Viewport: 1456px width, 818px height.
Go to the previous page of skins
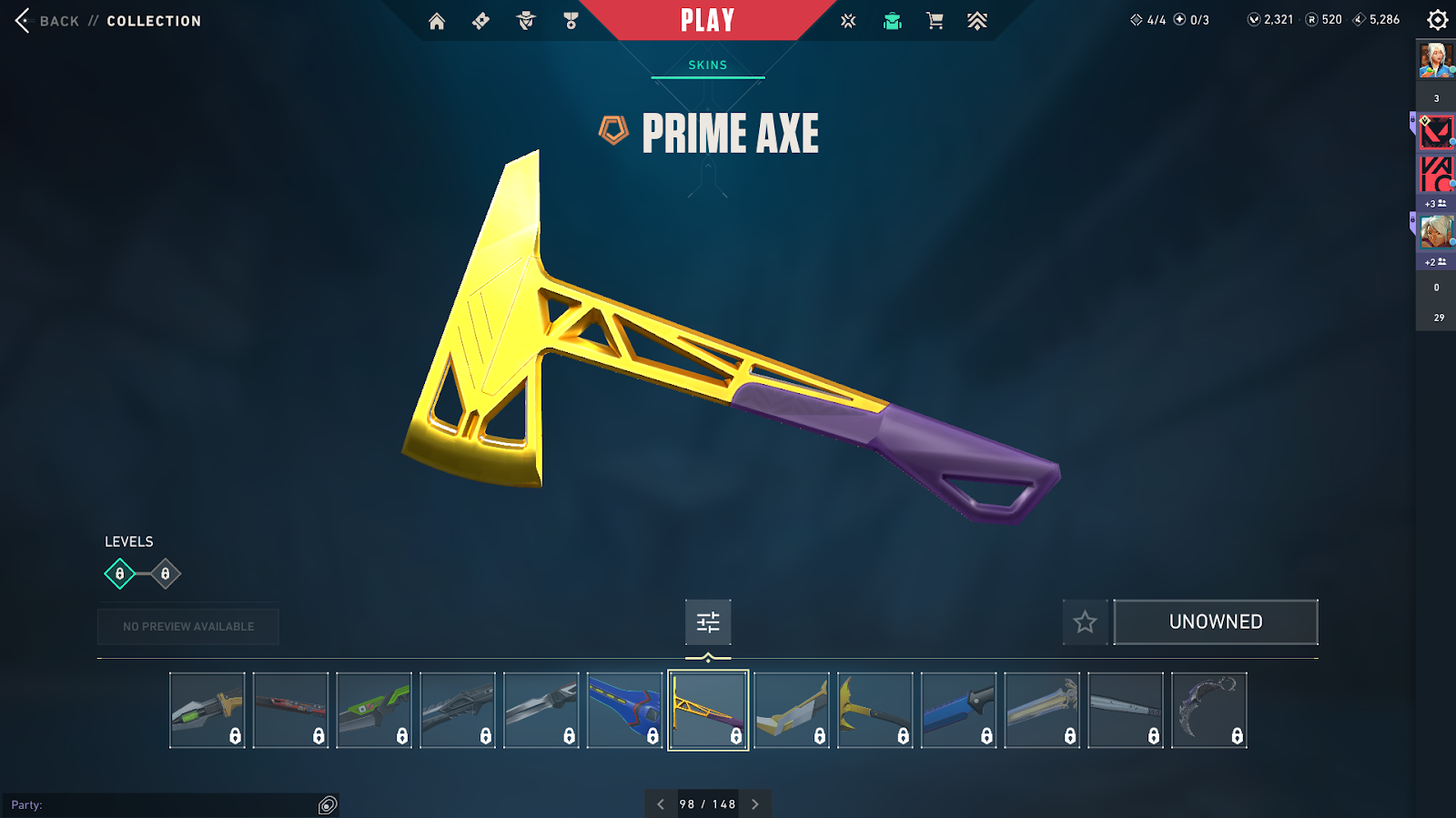tap(661, 804)
